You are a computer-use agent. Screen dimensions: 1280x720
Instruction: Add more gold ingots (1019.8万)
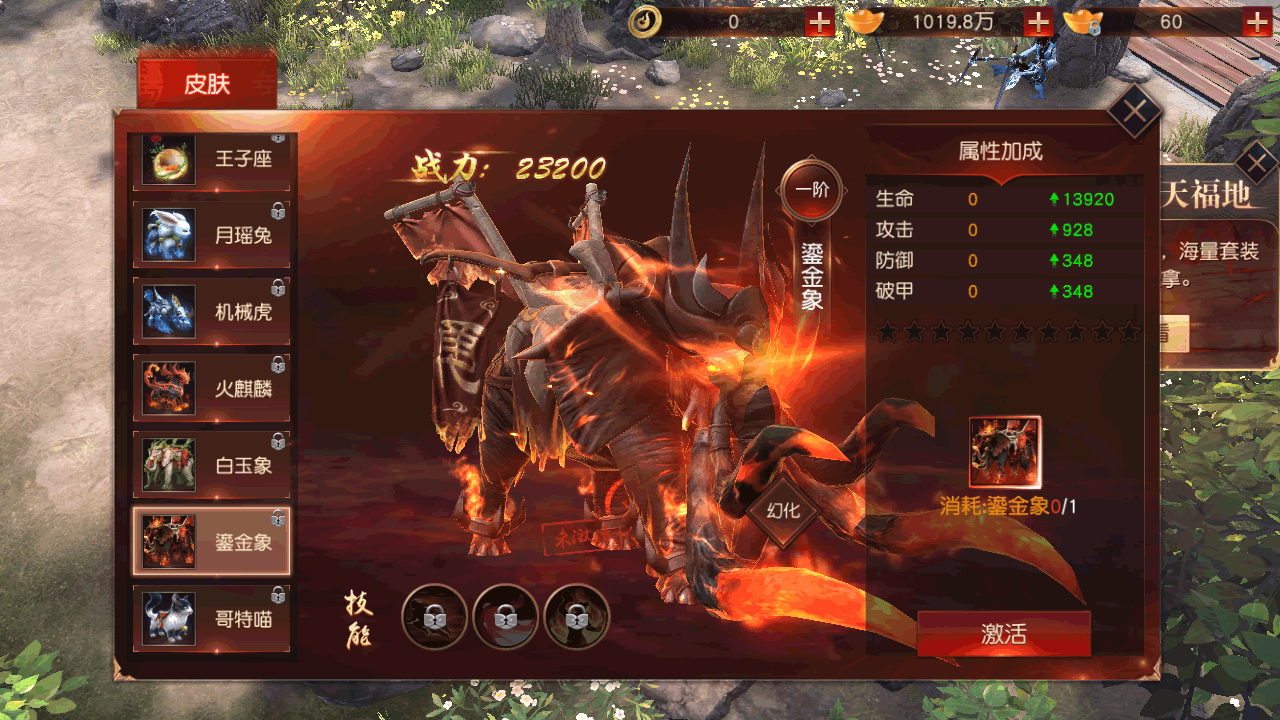[x=1039, y=22]
